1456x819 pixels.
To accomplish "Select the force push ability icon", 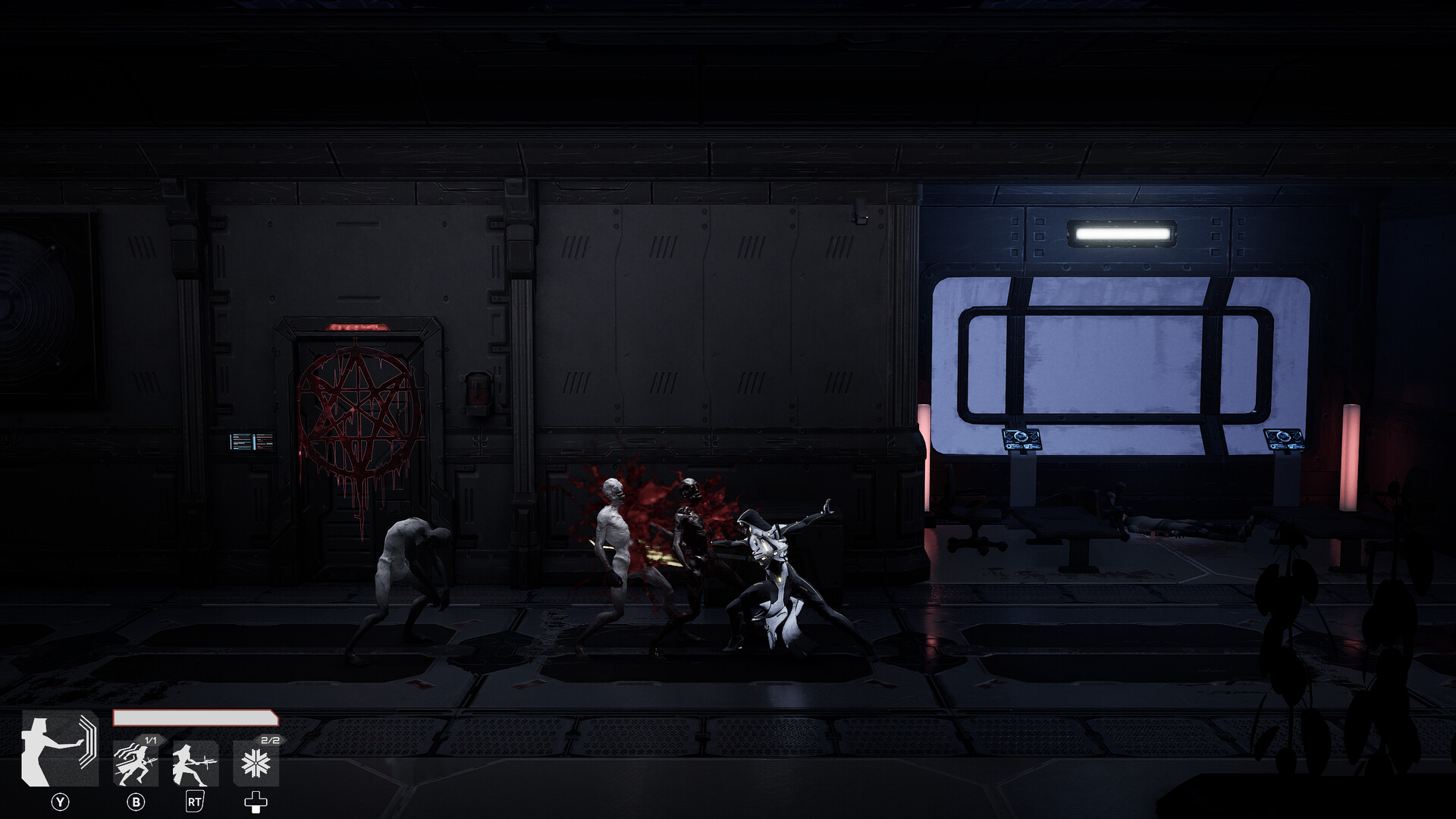I will click(60, 750).
